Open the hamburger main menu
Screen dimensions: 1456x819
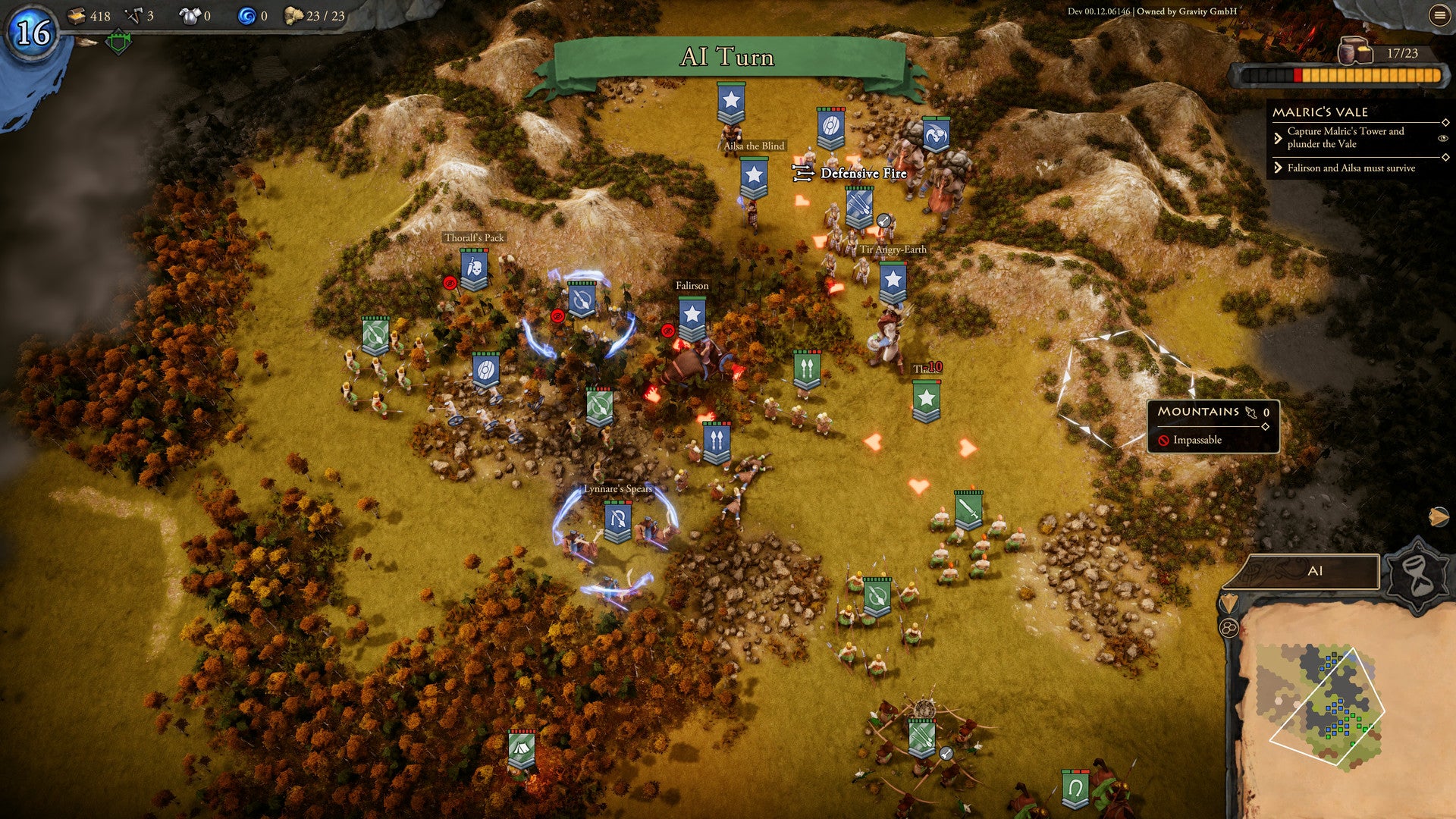pyautogui.click(x=1439, y=15)
